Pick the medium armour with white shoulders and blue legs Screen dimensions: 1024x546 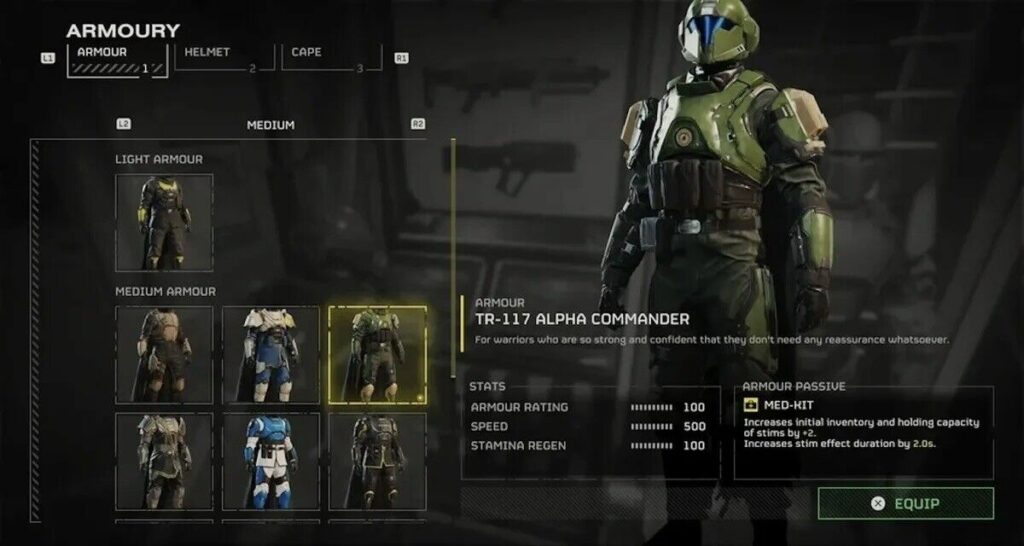tap(271, 355)
